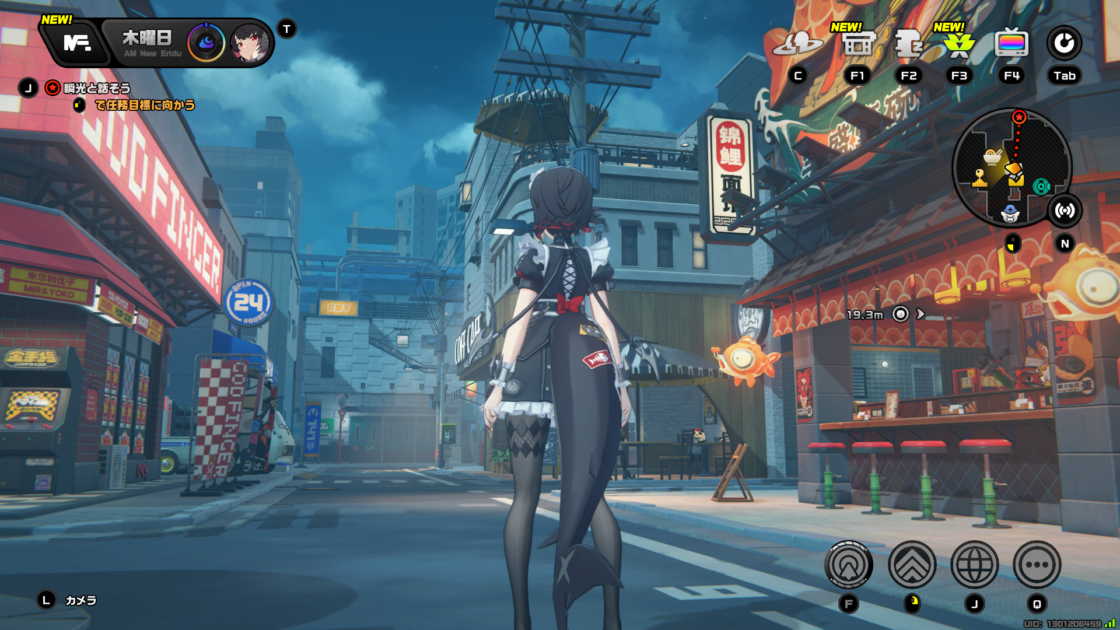
Task: Open the circular minimap
Action: [1011, 167]
